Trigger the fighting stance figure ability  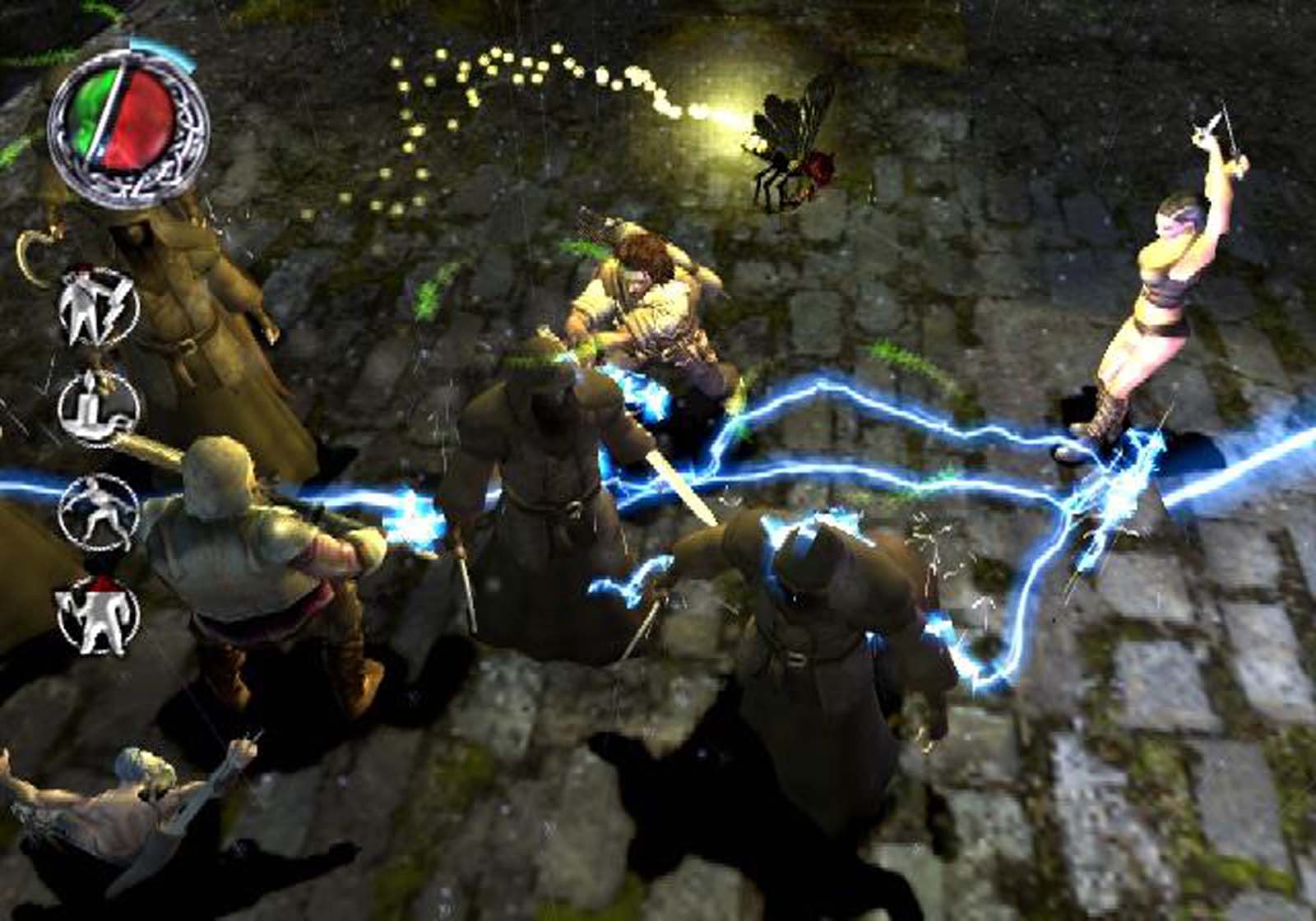[x=99, y=511]
